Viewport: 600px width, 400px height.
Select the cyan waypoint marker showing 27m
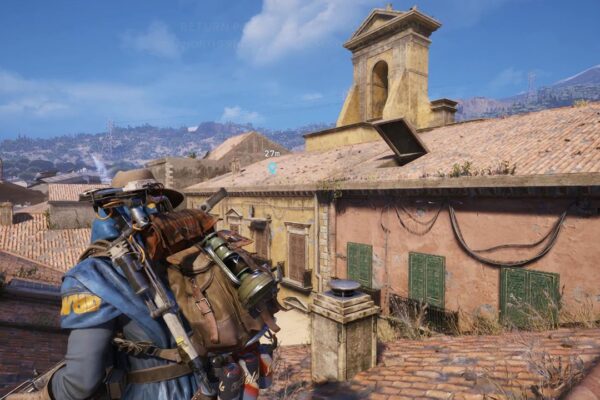pos(272,167)
